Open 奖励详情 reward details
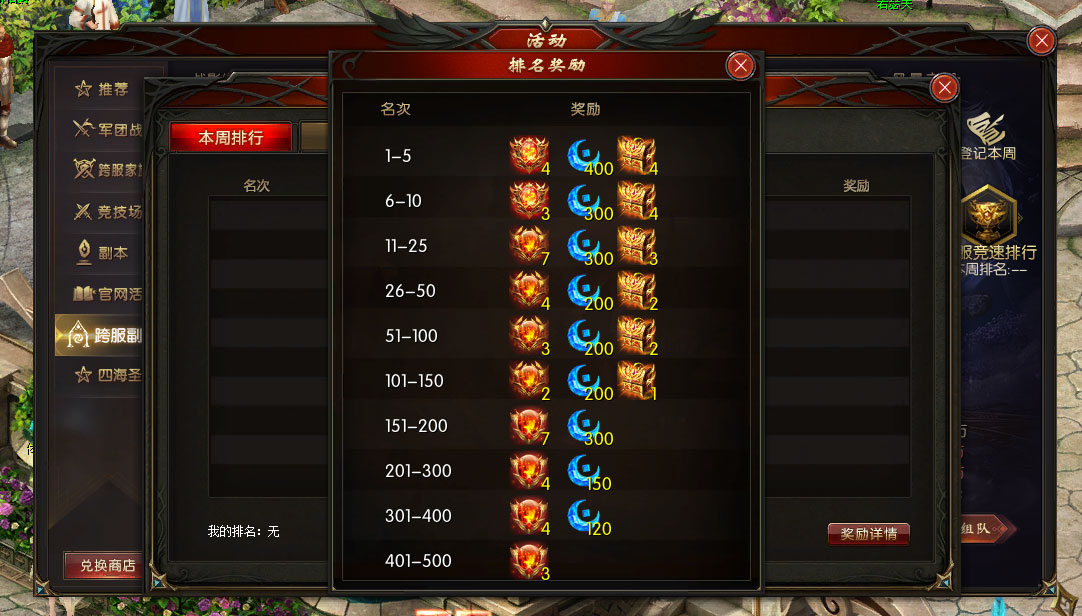This screenshot has height=616, width=1082. coord(868,534)
